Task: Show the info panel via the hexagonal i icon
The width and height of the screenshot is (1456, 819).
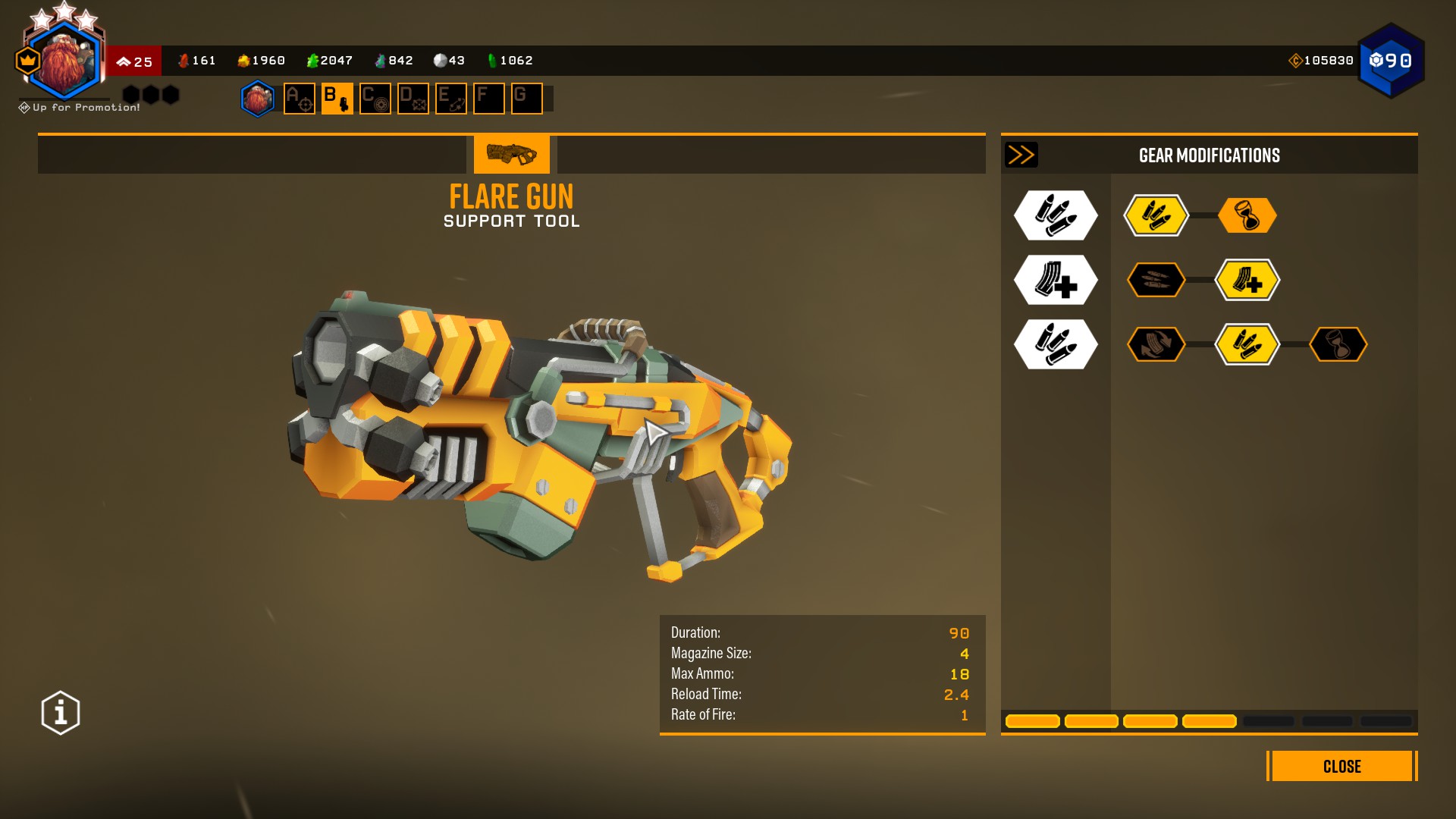Action: click(x=61, y=713)
